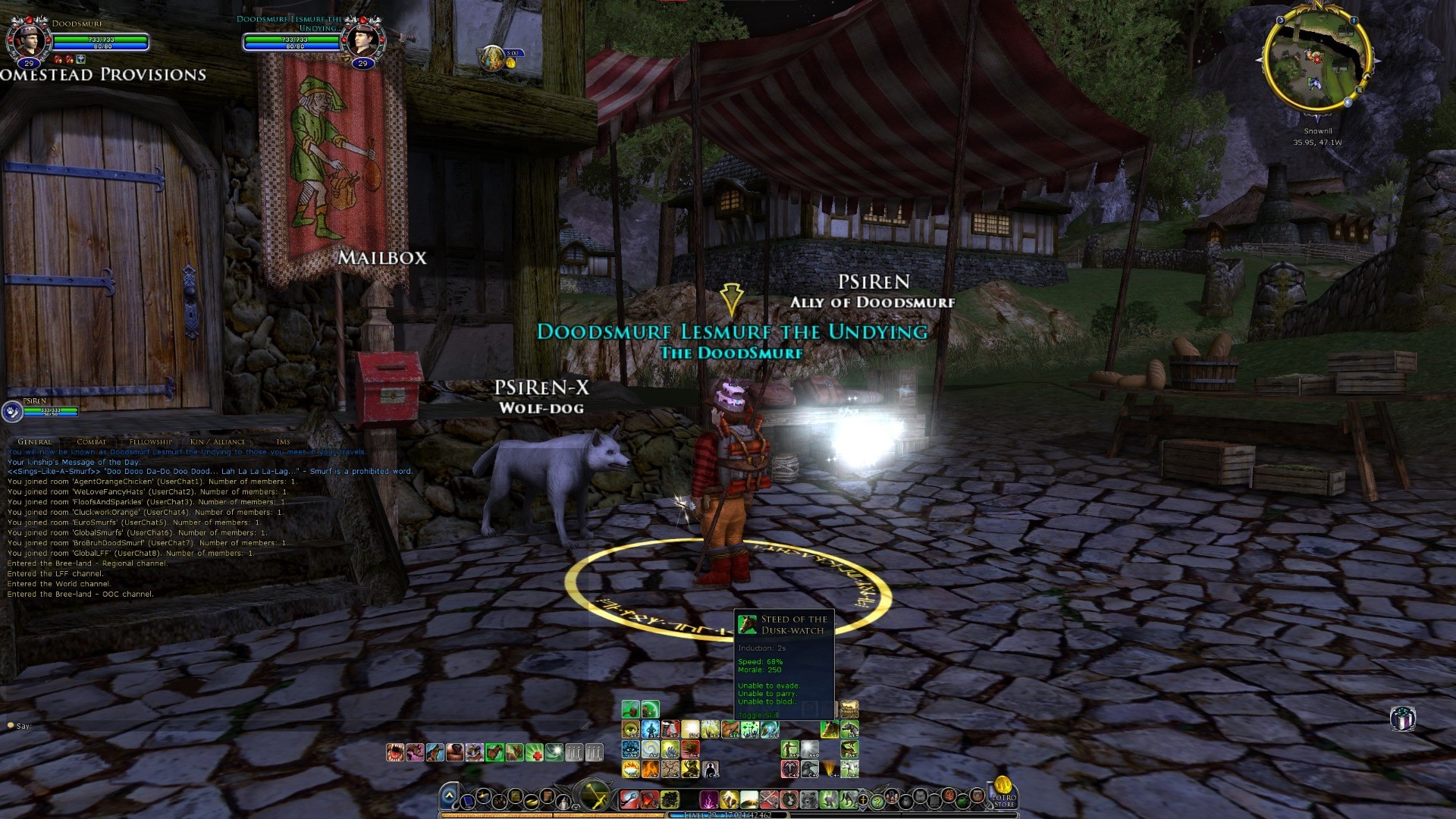The image size is (1456, 819).
Task: Use the orange flames skill icon
Action: coord(650,769)
